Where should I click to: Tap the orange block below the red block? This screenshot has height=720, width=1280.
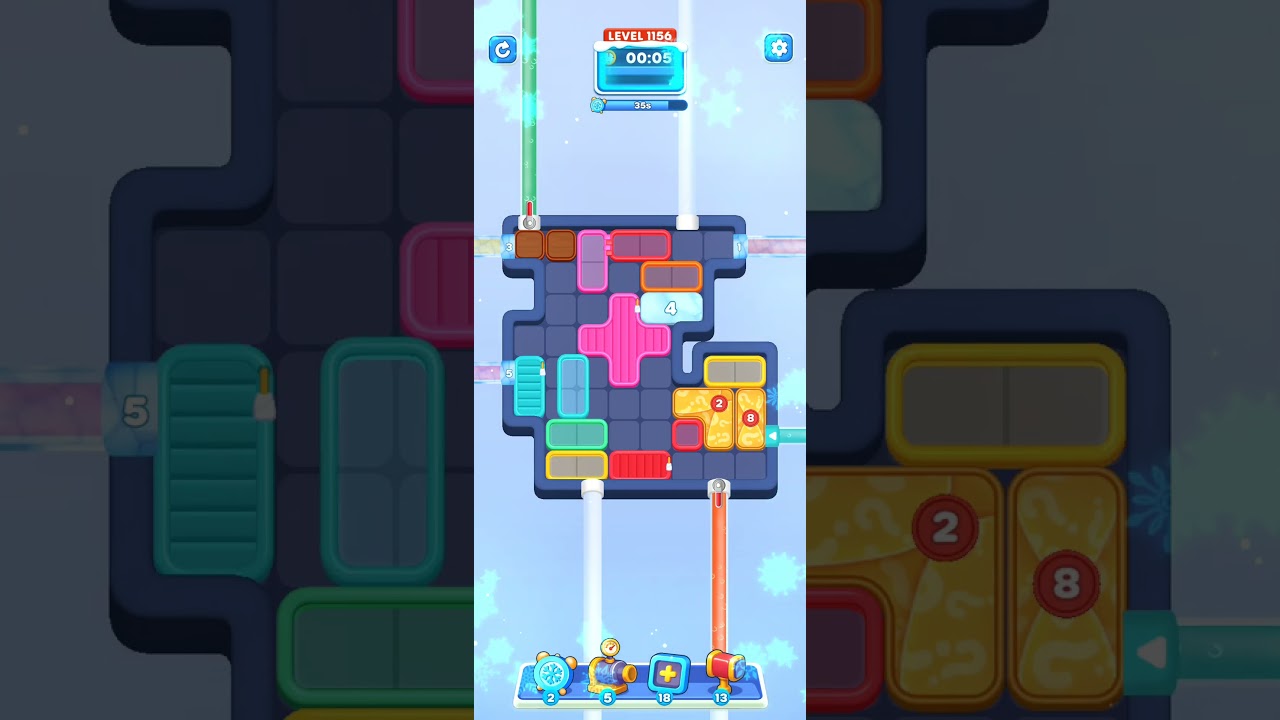(671, 278)
